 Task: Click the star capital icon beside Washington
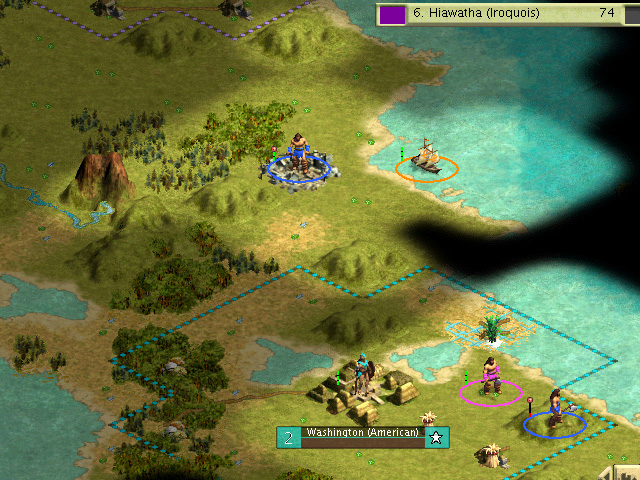coord(437,437)
